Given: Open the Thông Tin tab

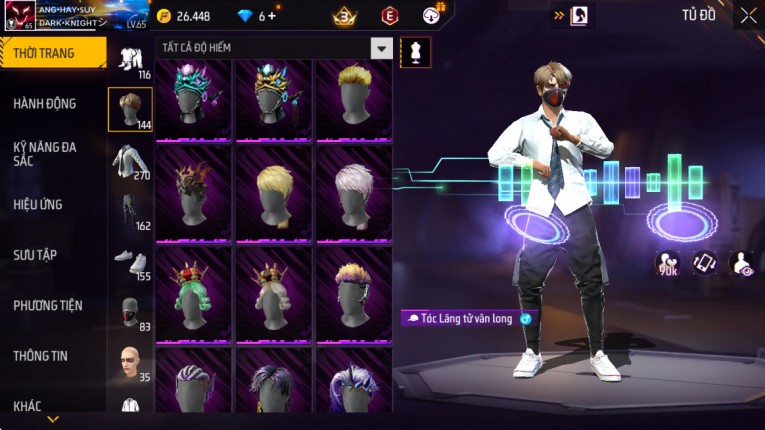Looking at the screenshot, I should coord(41,355).
